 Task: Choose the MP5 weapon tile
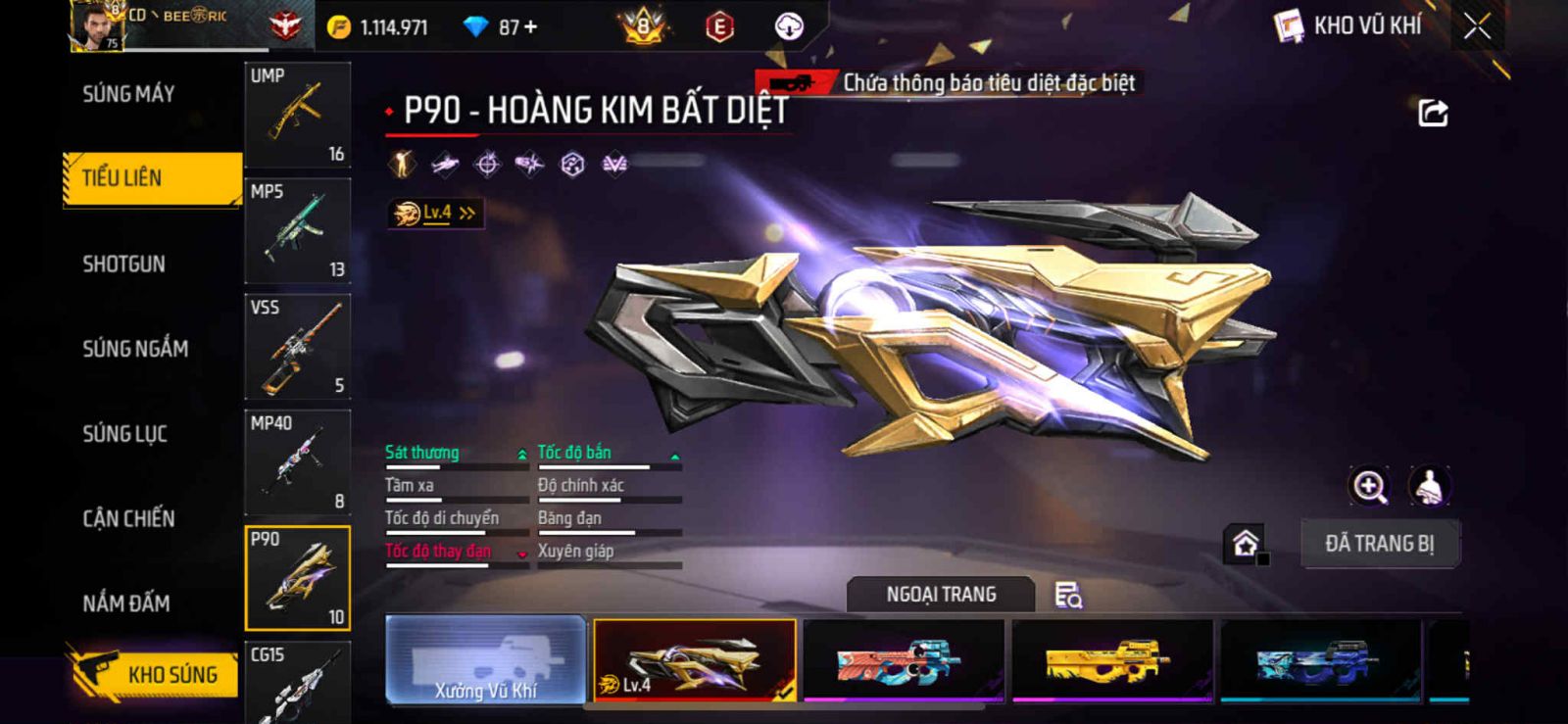coord(297,230)
